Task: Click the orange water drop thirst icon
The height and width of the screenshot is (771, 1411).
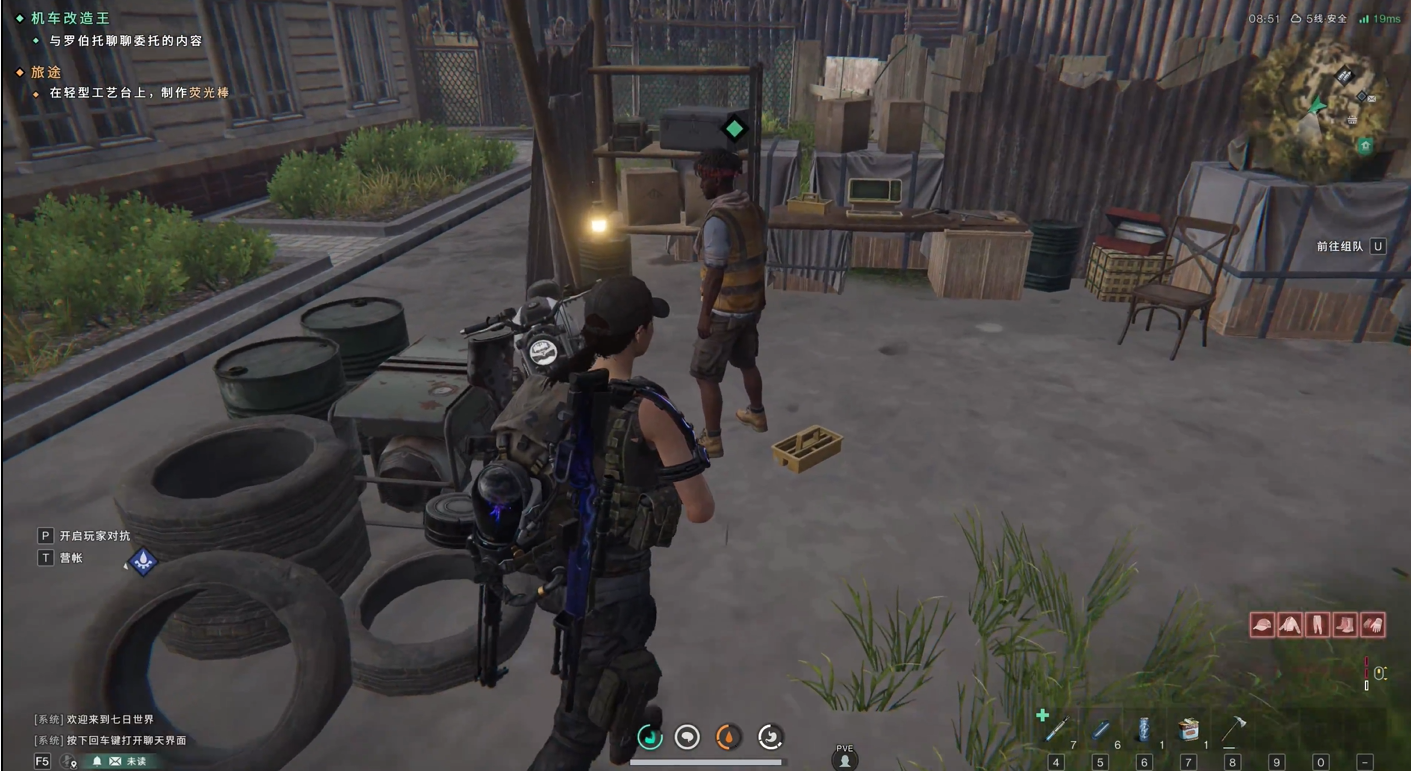Action: pyautogui.click(x=729, y=737)
